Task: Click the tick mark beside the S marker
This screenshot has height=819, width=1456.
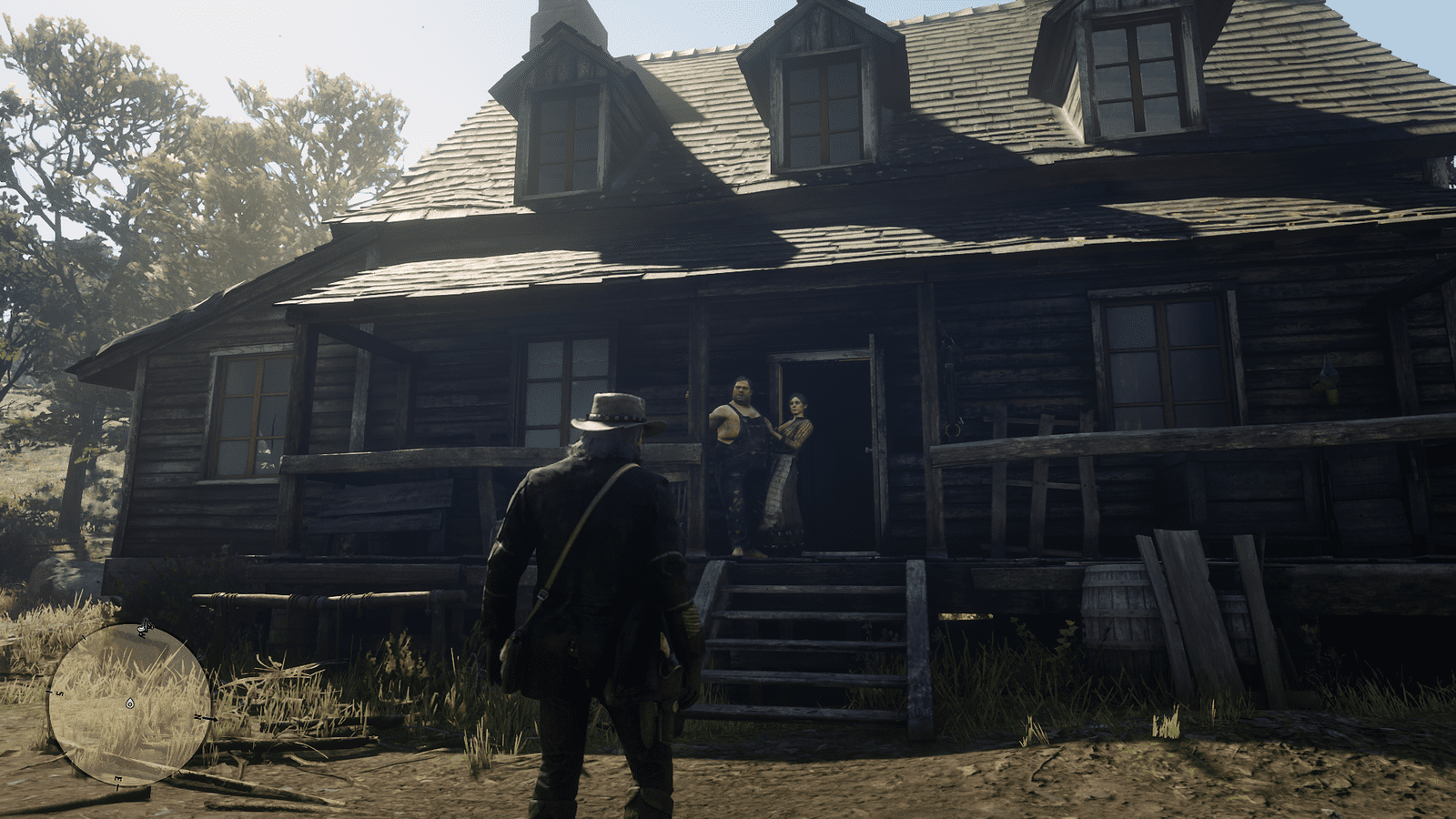Action: click(x=48, y=692)
